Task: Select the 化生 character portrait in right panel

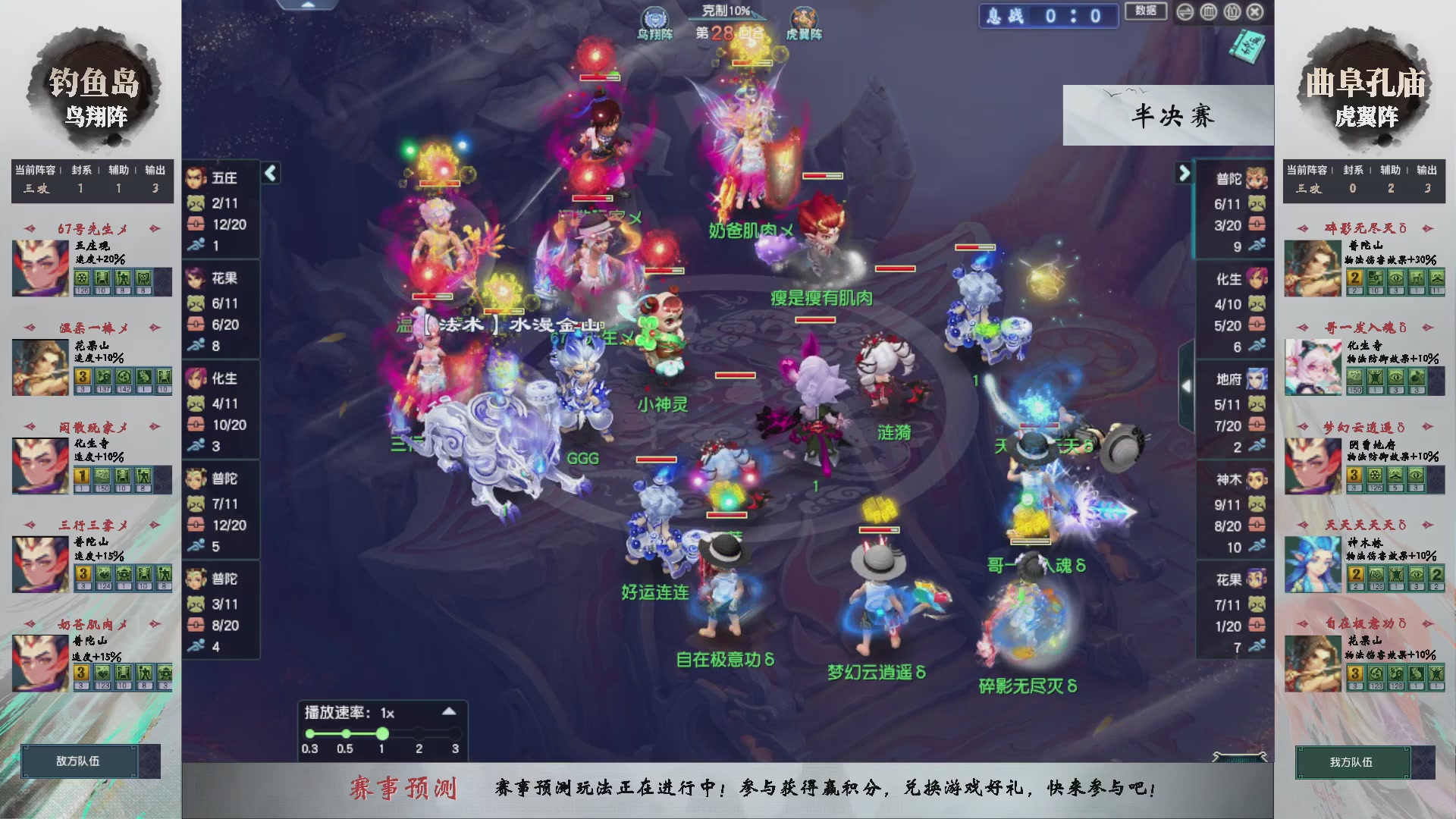Action: (1255, 278)
